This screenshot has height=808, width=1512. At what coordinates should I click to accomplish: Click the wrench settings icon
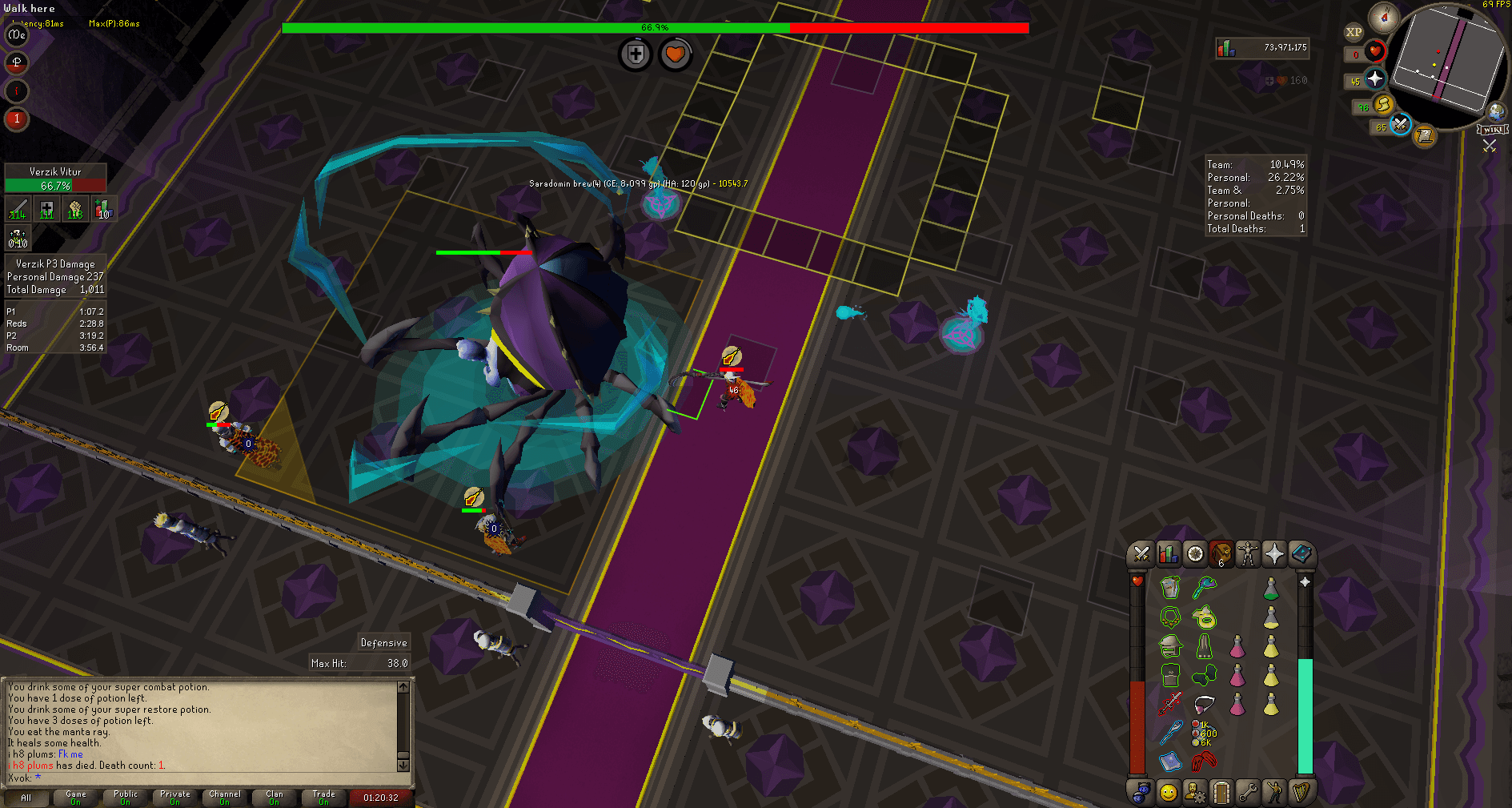pos(1249,791)
